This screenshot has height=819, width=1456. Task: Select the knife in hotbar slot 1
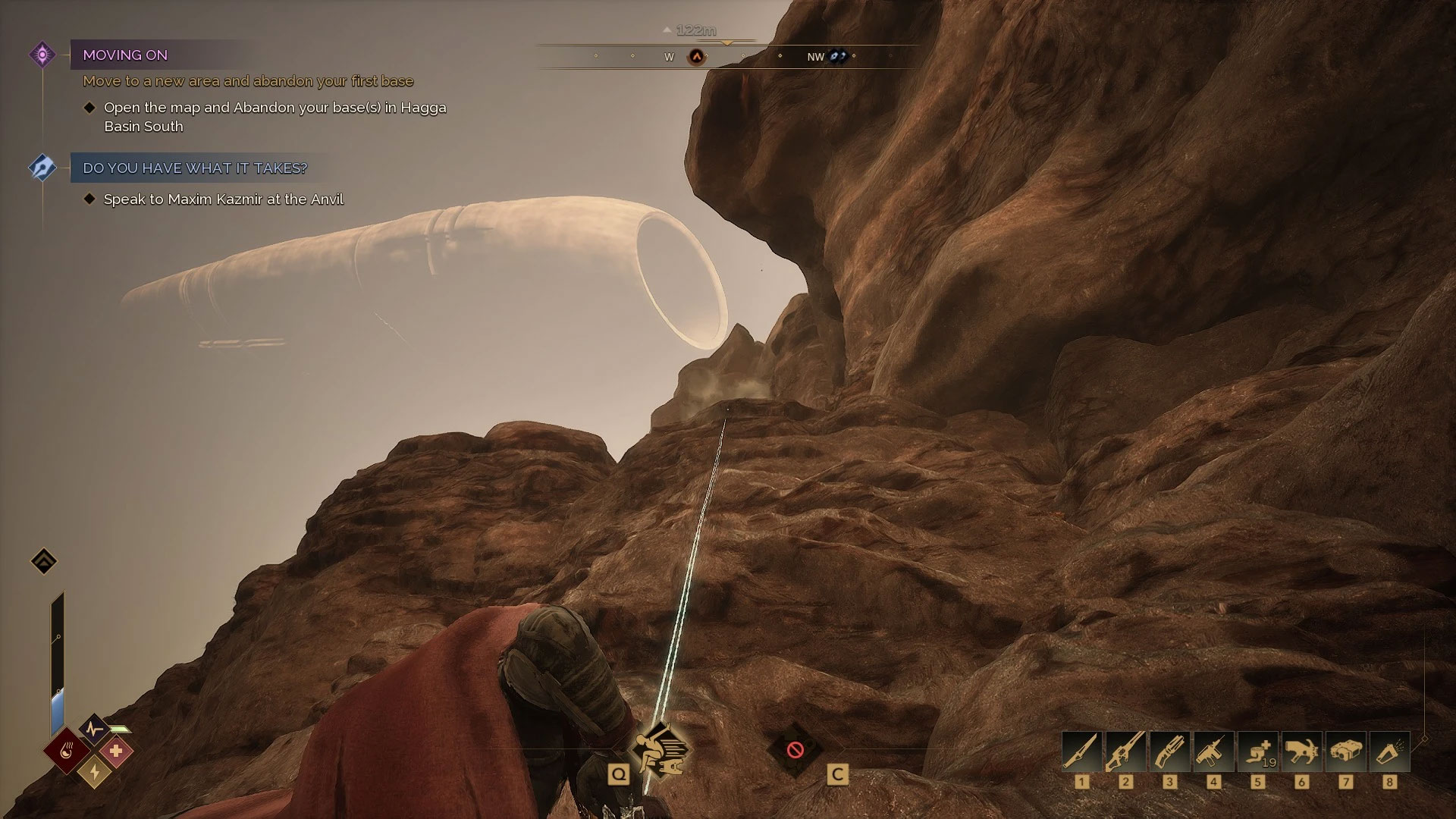click(x=1081, y=752)
